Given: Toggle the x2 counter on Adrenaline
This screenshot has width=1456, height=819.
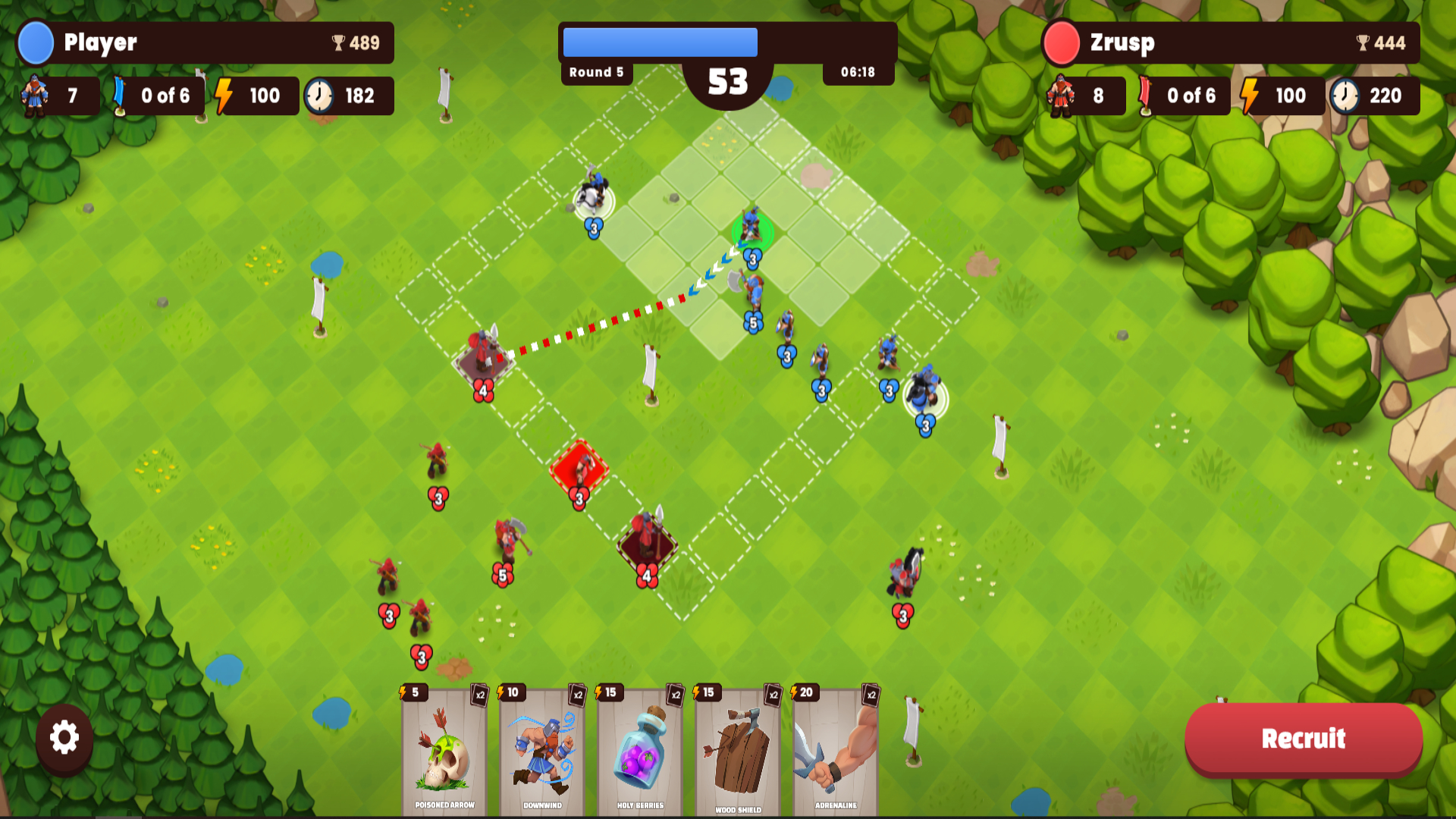Looking at the screenshot, I should pyautogui.click(x=873, y=694).
